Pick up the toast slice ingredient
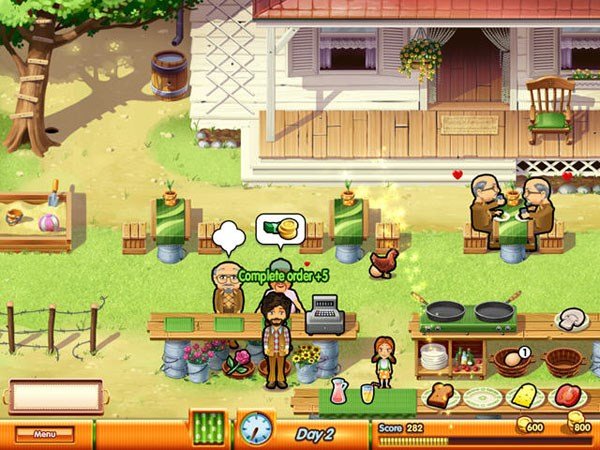Viewport: 600px width, 450px height. tap(439, 394)
